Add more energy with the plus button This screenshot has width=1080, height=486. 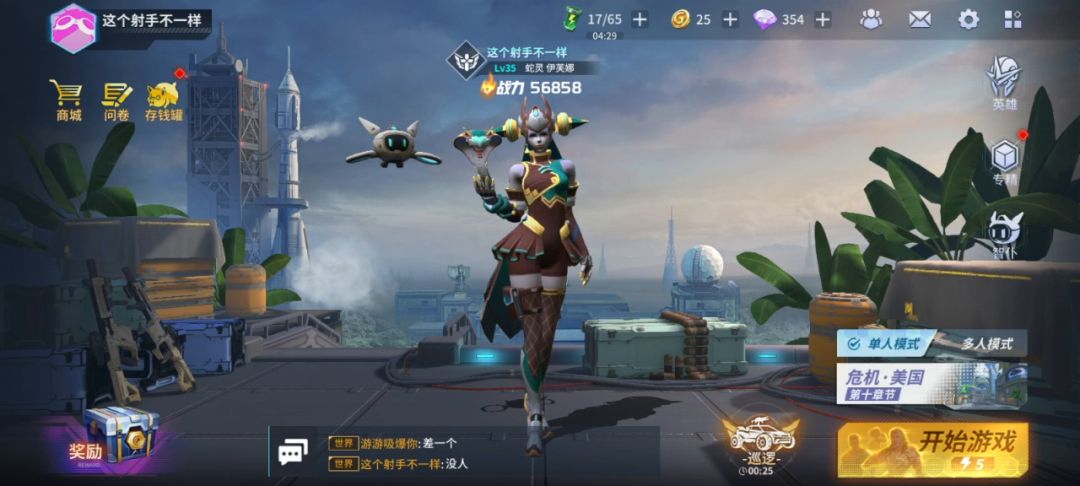coord(640,19)
